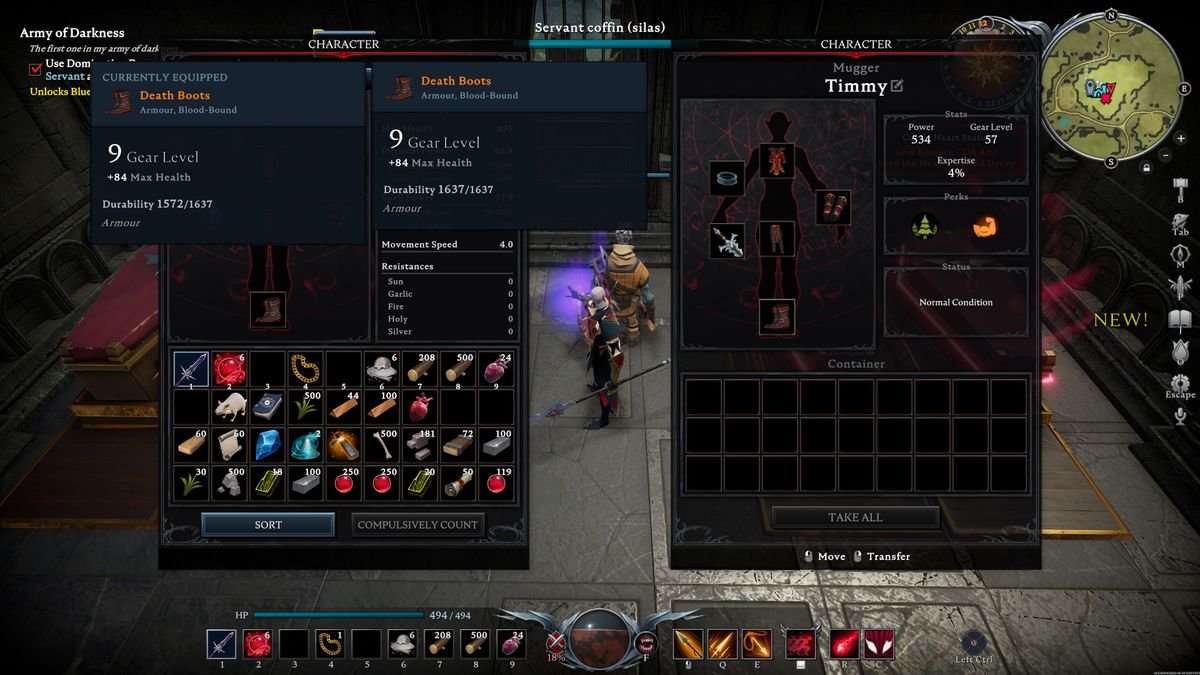Sort the inventory with the SORT button
Screen dimensions: 1200x675
[268, 525]
